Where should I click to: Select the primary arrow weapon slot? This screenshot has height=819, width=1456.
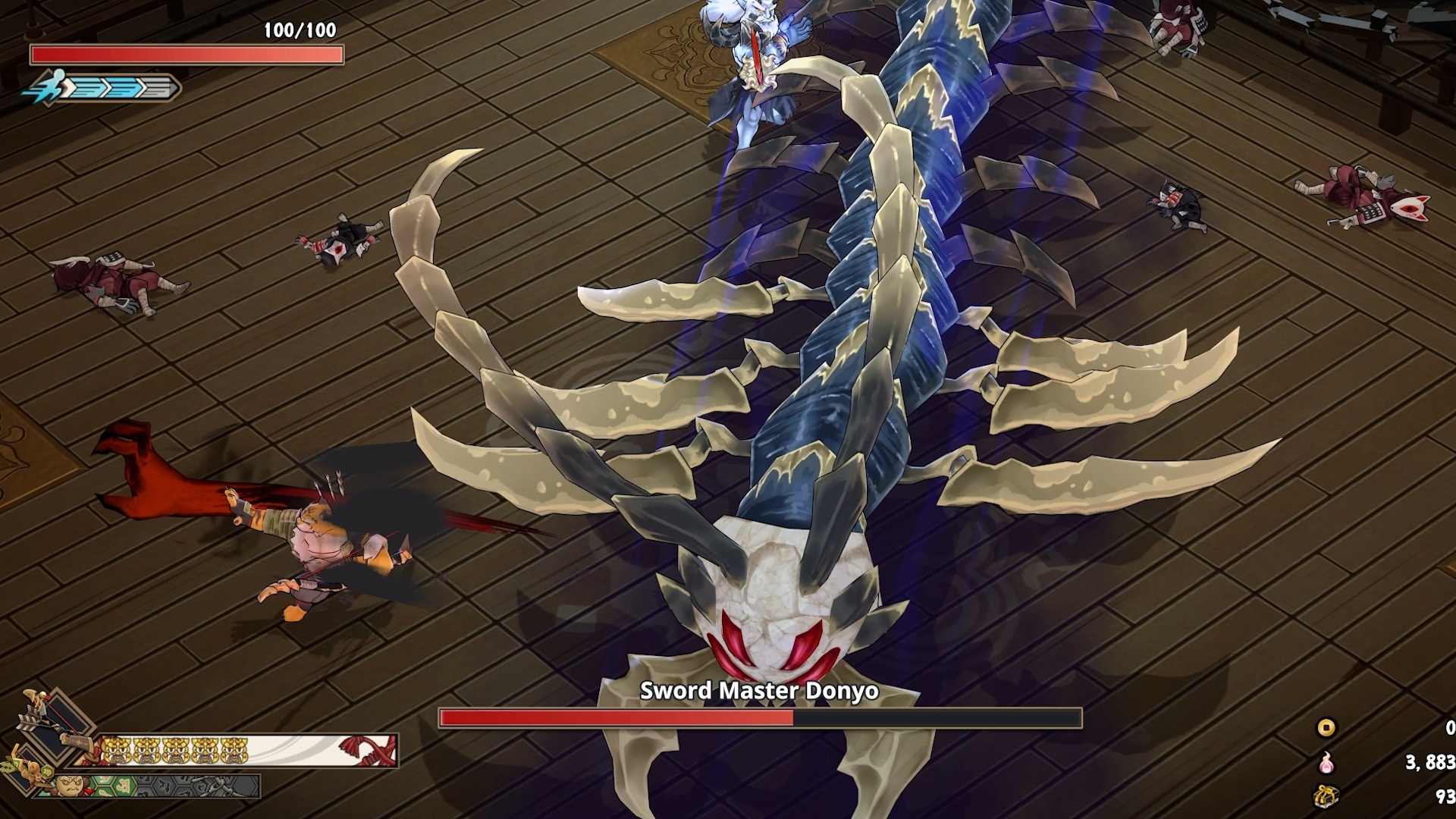(x=52, y=722)
